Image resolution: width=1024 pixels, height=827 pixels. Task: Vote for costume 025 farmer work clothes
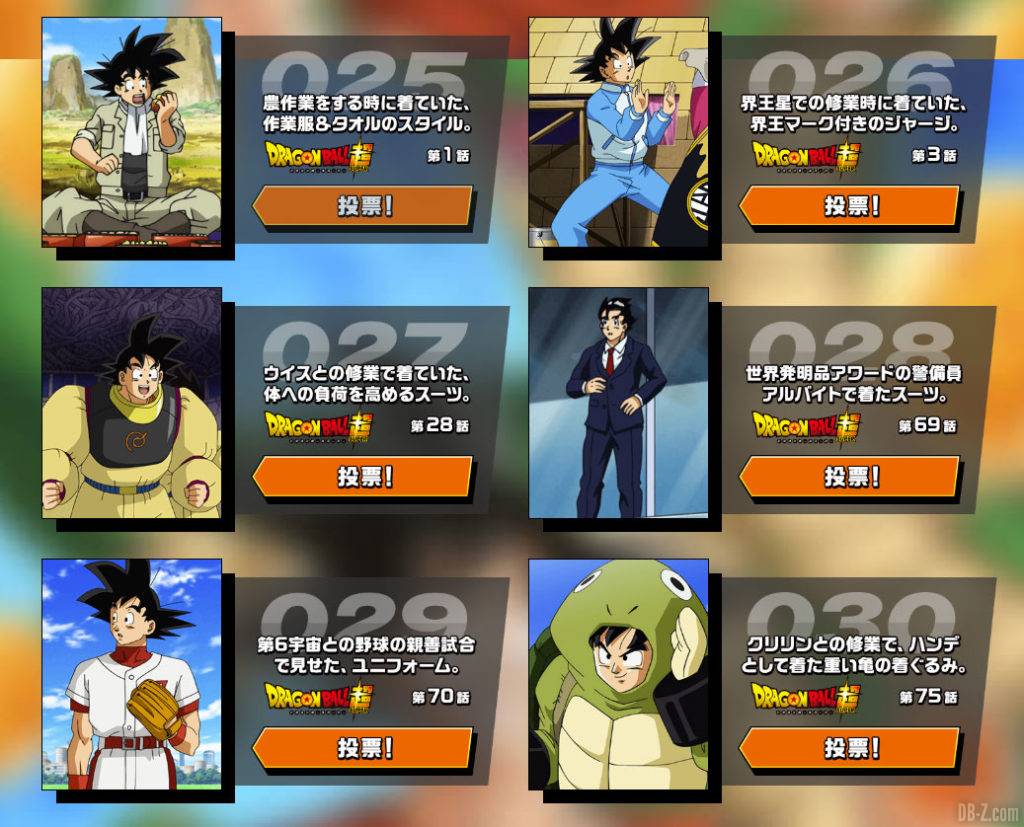[362, 206]
